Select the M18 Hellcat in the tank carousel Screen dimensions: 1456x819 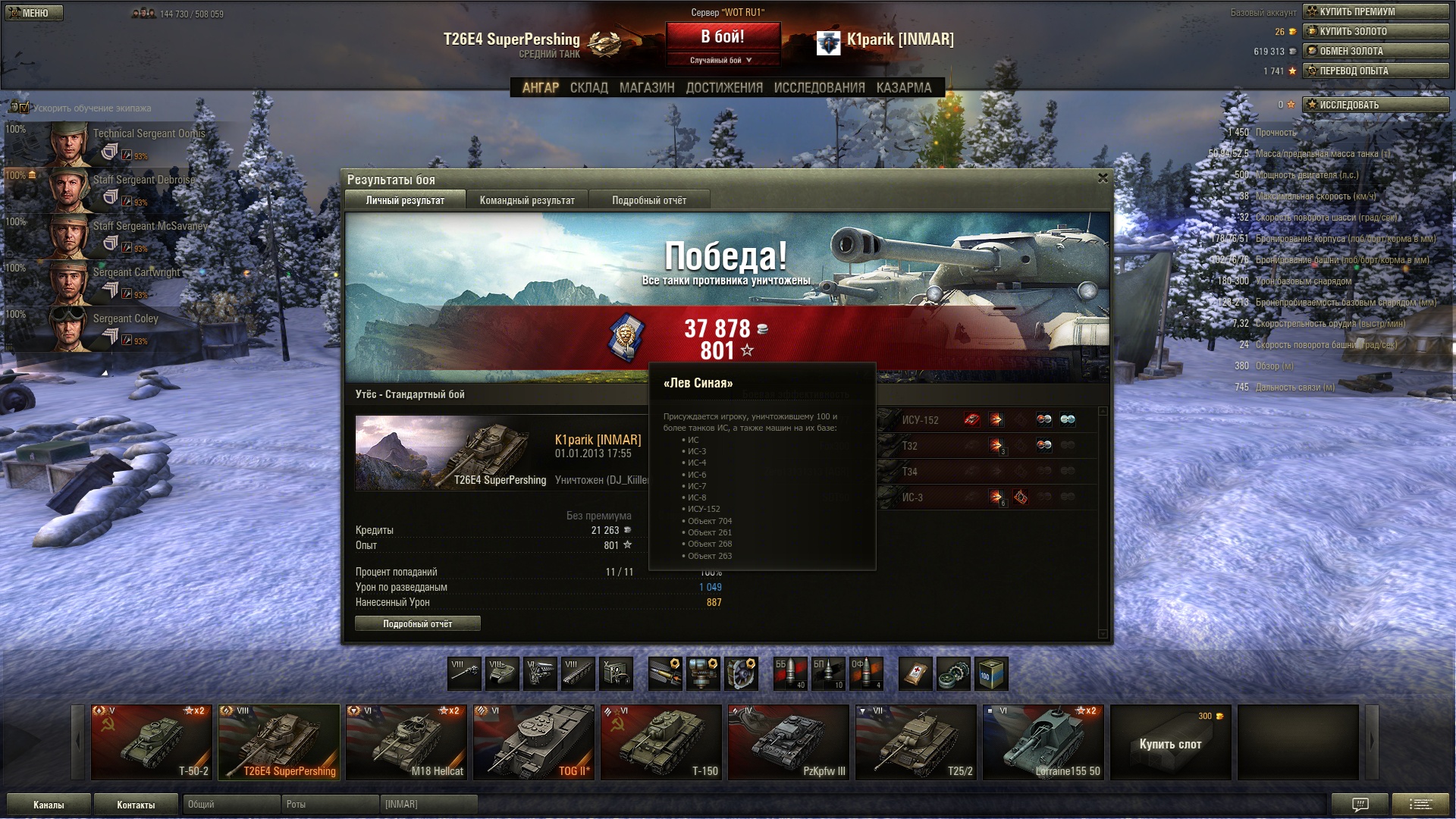(406, 742)
